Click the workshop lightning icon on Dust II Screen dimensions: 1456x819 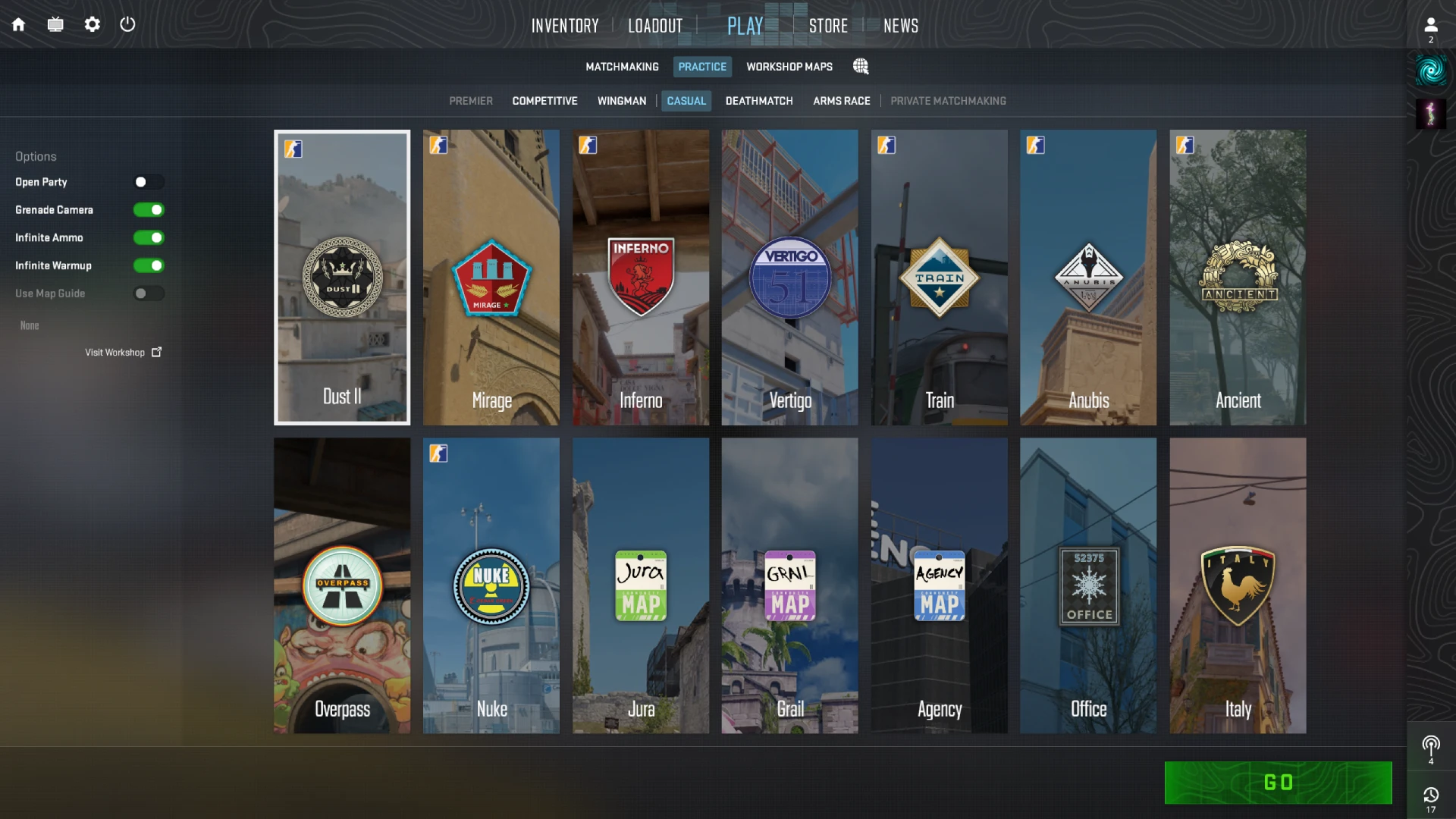click(294, 149)
